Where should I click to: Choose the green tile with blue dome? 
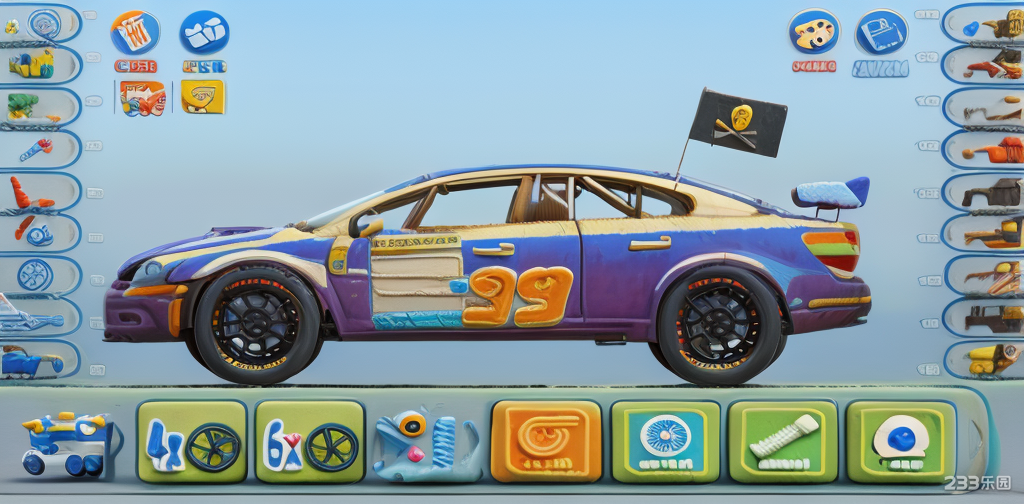point(900,442)
